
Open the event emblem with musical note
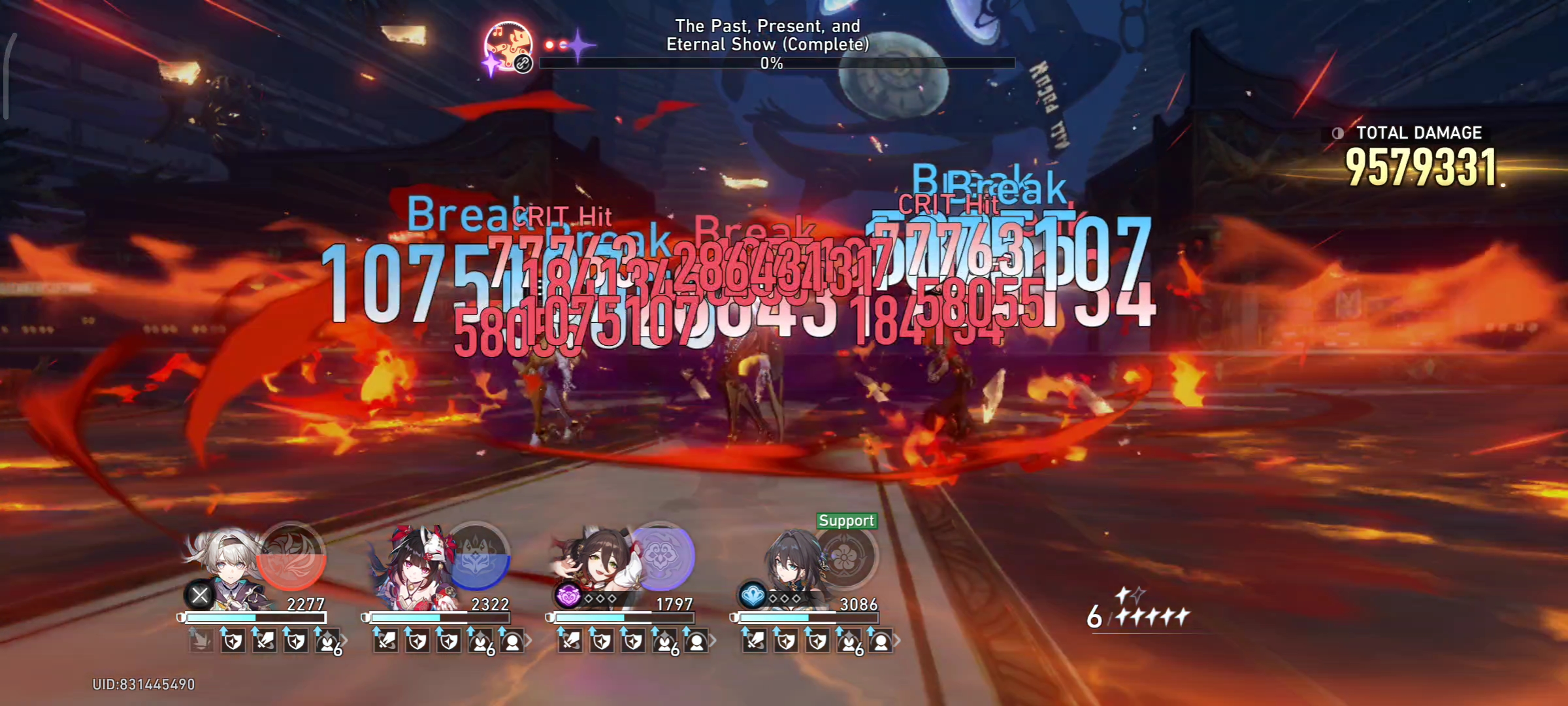coord(509,43)
